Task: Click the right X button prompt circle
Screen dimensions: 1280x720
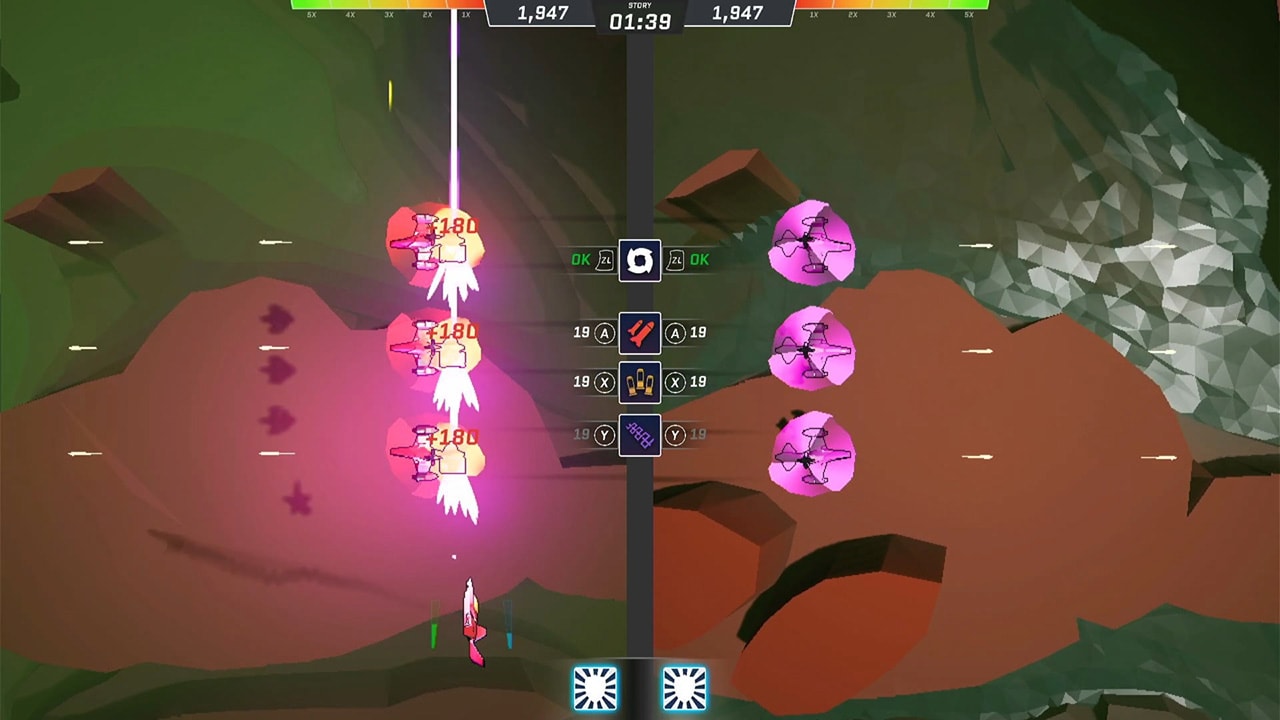Action: [673, 383]
